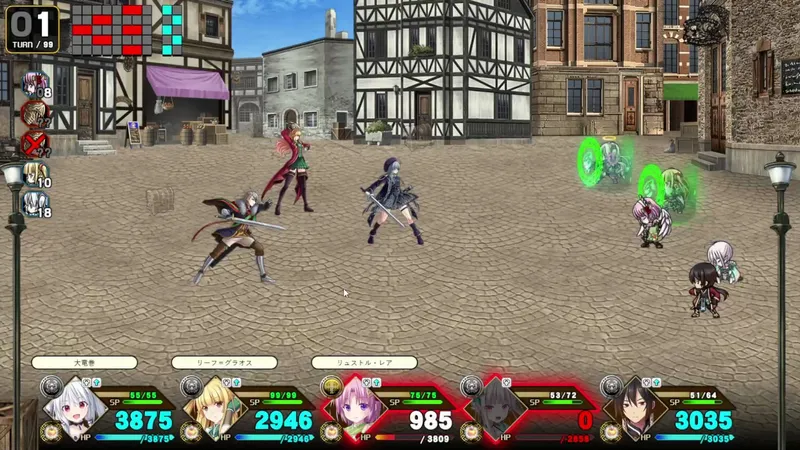The height and width of the screenshot is (450, 800).
Task: Select the white-haired turn order icon marked 18
Action: click(34, 204)
